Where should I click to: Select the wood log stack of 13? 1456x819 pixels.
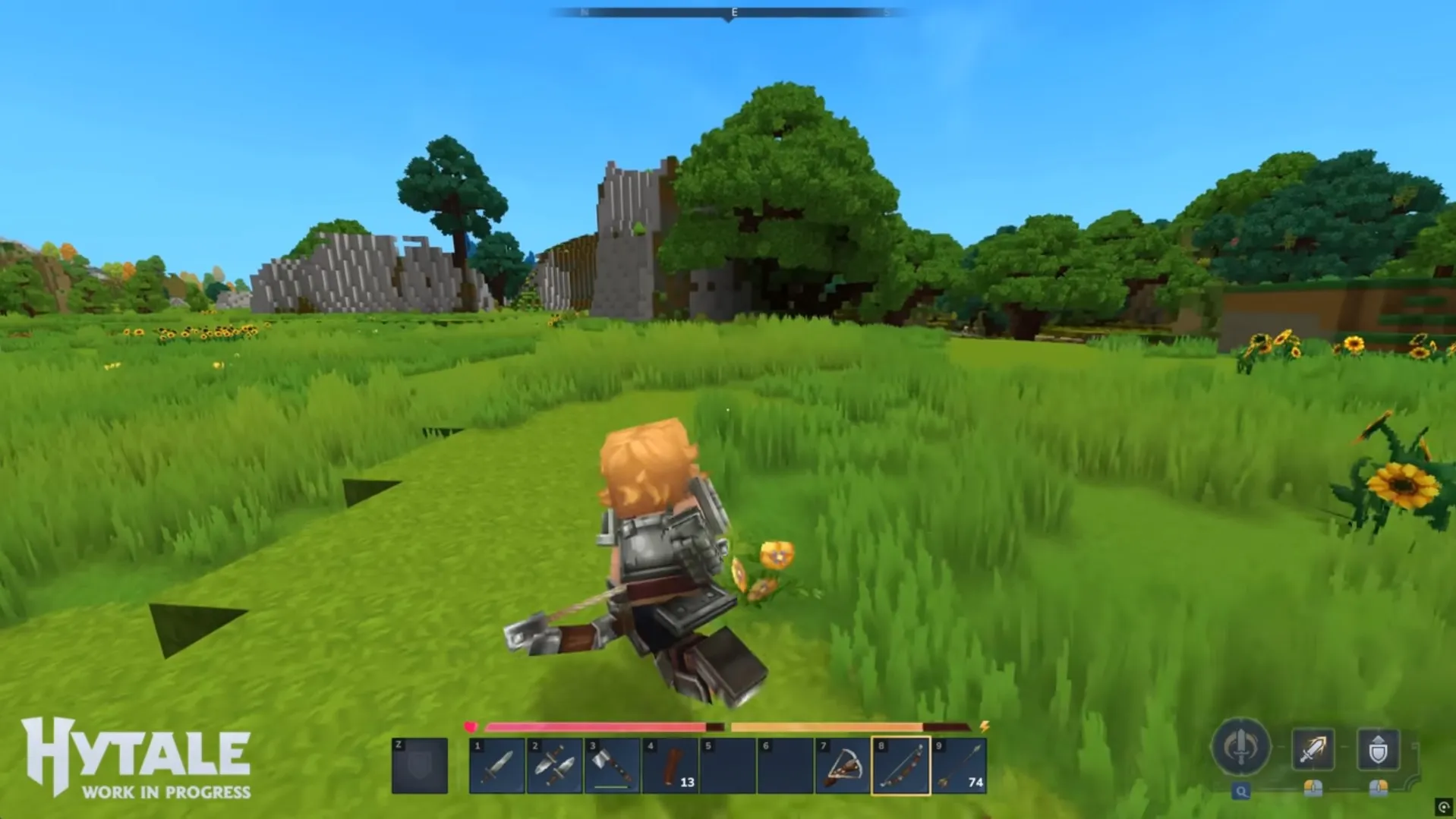coord(670,766)
